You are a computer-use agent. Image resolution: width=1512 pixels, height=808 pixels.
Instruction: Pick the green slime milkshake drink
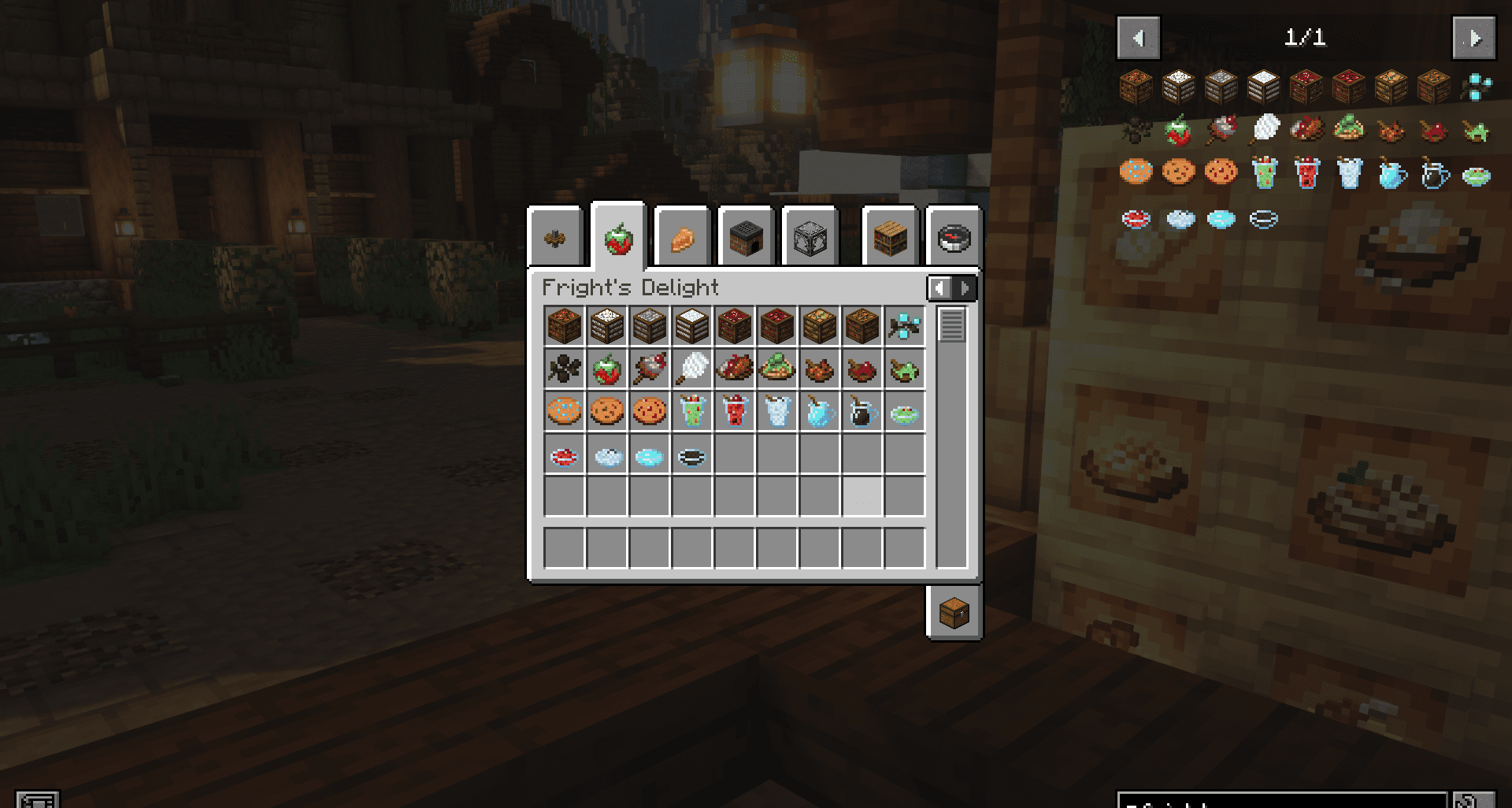pyautogui.click(x=691, y=411)
